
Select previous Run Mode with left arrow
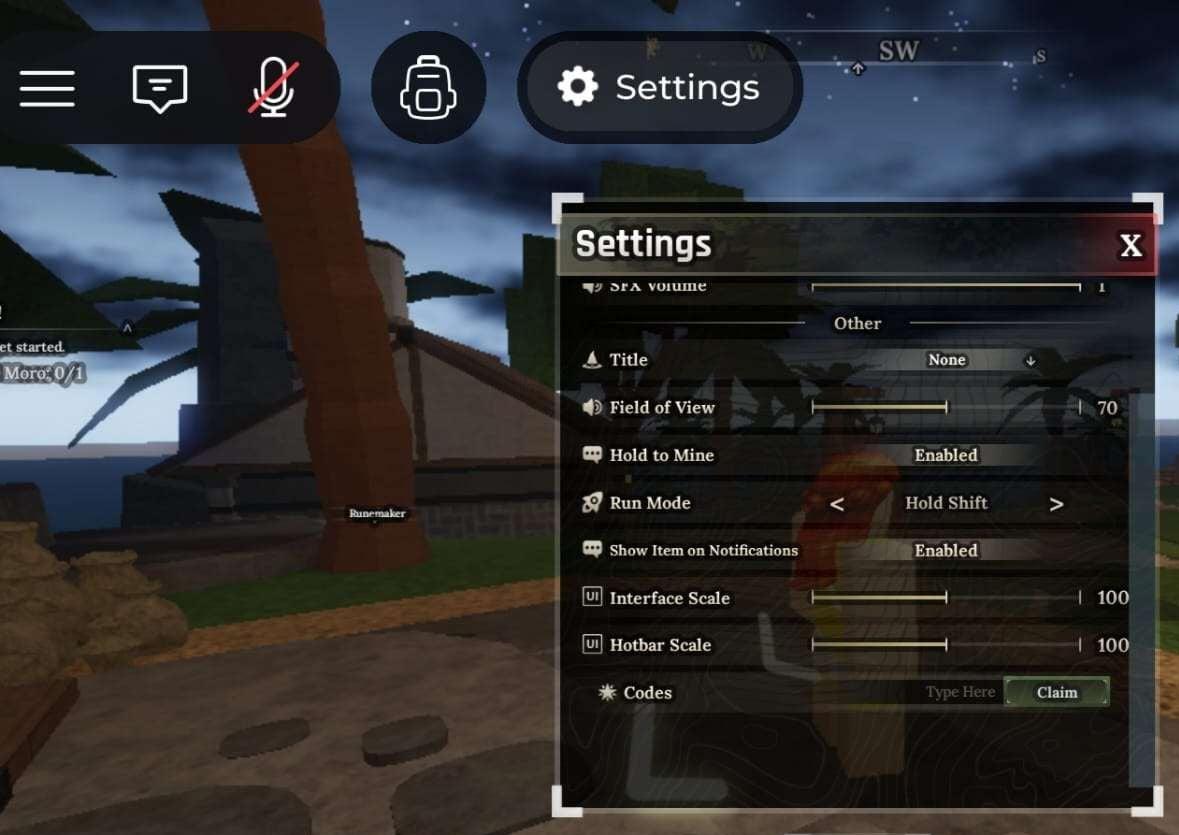tap(837, 504)
